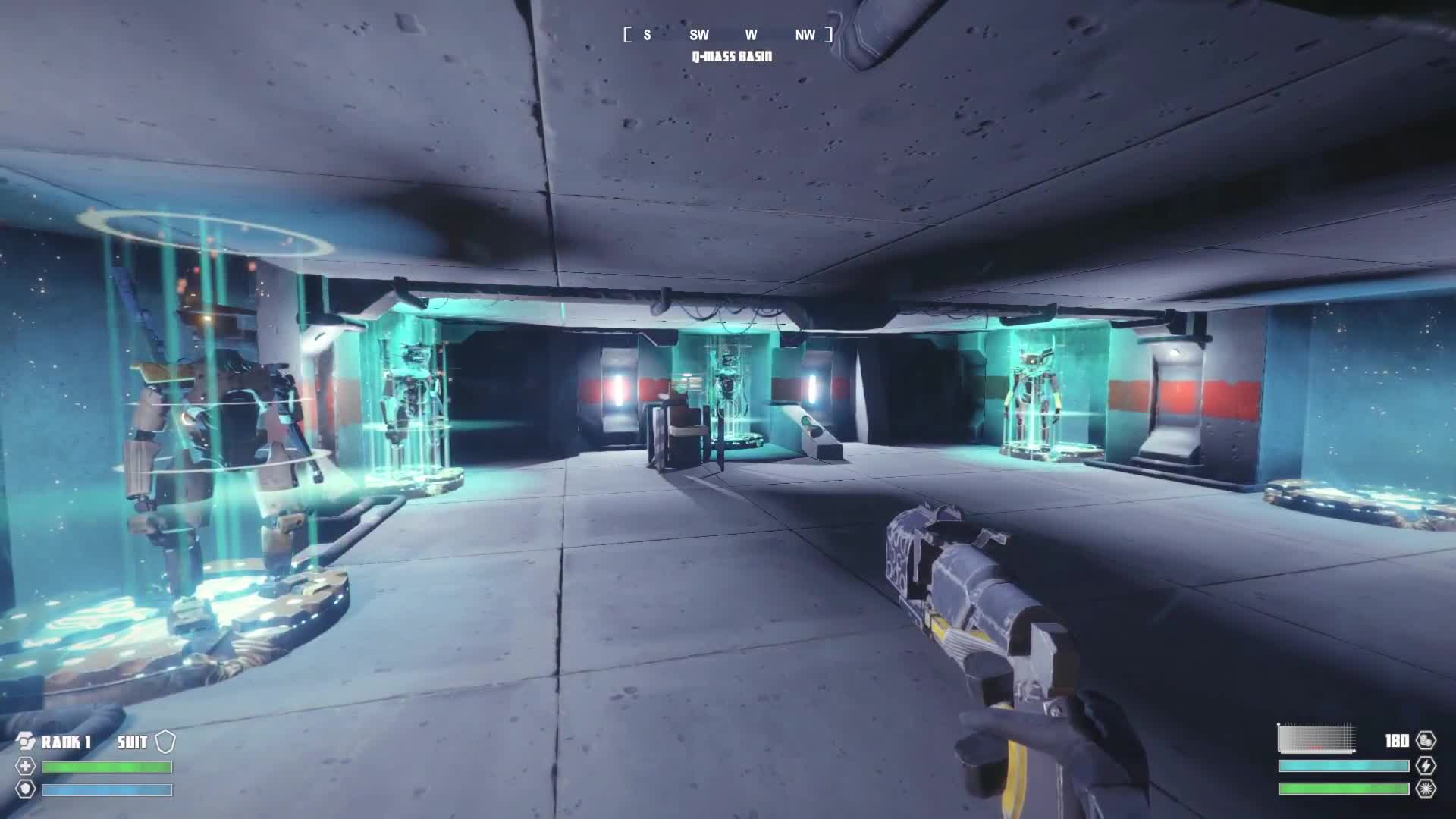Viewport: 1456px width, 819px height.
Task: Click the health cross hexagon icon
Action: click(x=26, y=767)
